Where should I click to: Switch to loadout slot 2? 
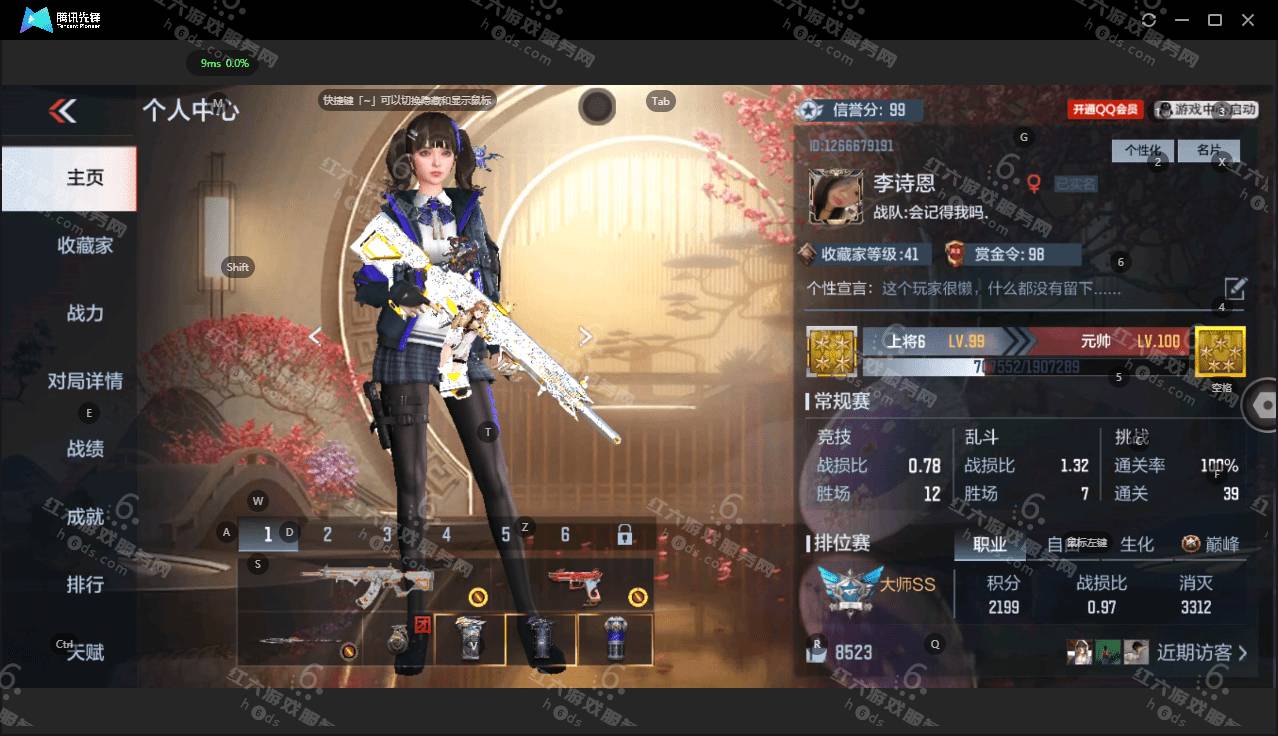[x=327, y=535]
